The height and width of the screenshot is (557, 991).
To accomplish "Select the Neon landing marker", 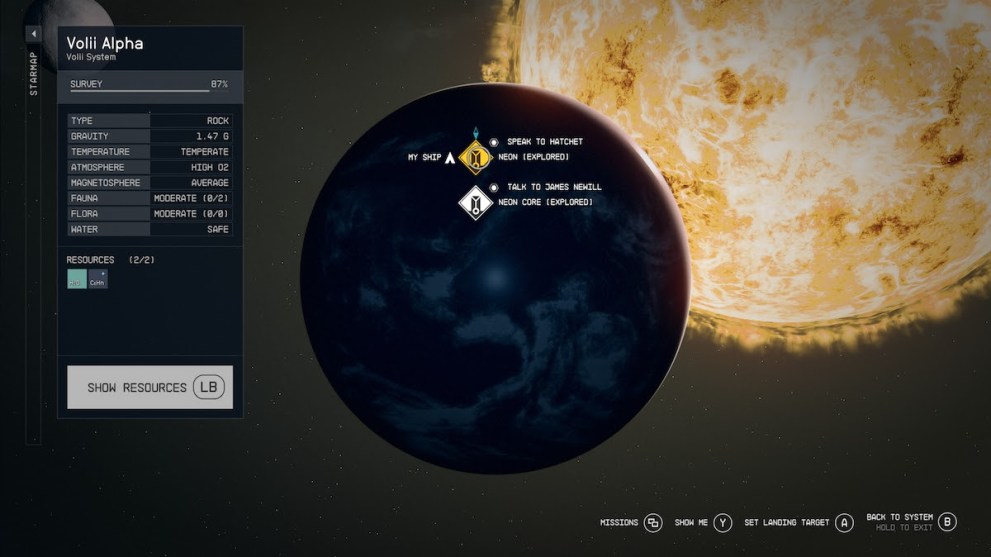I will pos(476,157).
